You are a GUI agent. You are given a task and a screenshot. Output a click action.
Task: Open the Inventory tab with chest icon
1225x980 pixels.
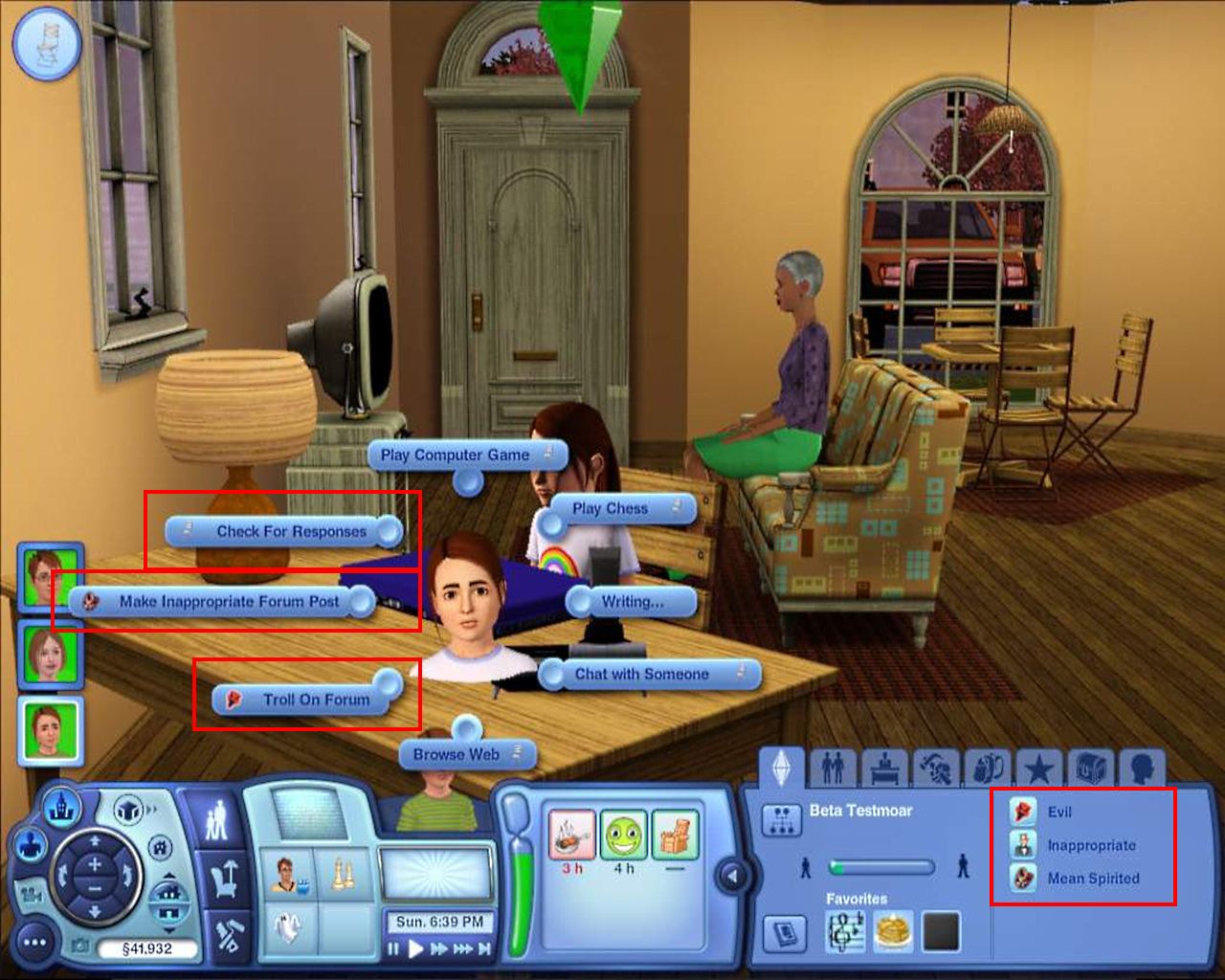pos(1089,768)
